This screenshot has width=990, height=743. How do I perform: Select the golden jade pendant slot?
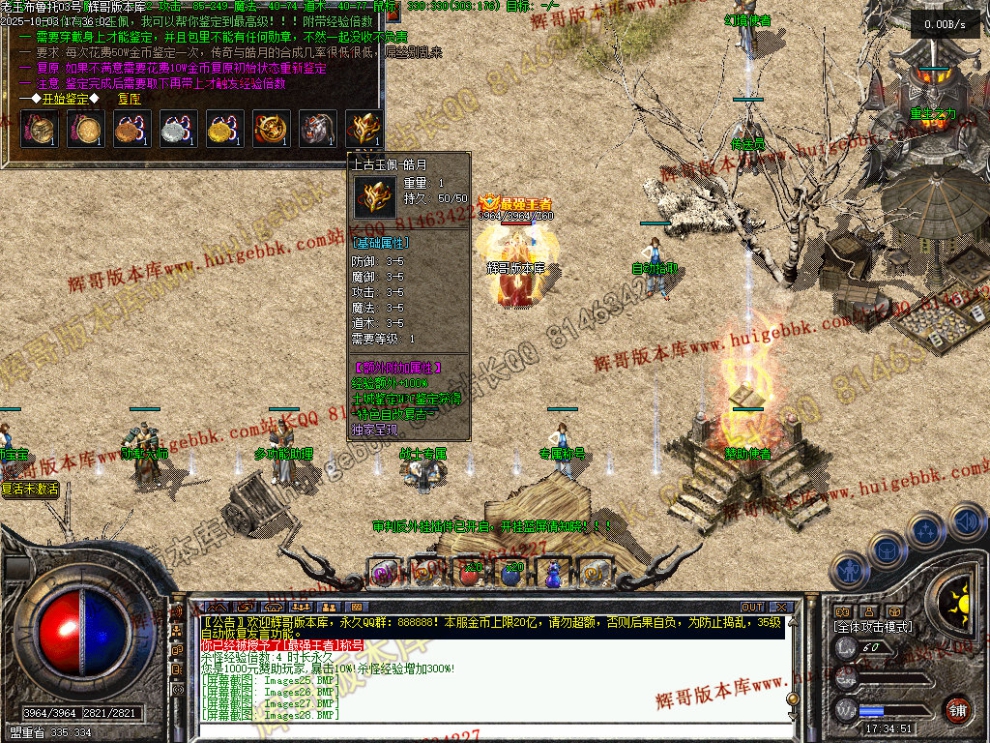point(364,128)
